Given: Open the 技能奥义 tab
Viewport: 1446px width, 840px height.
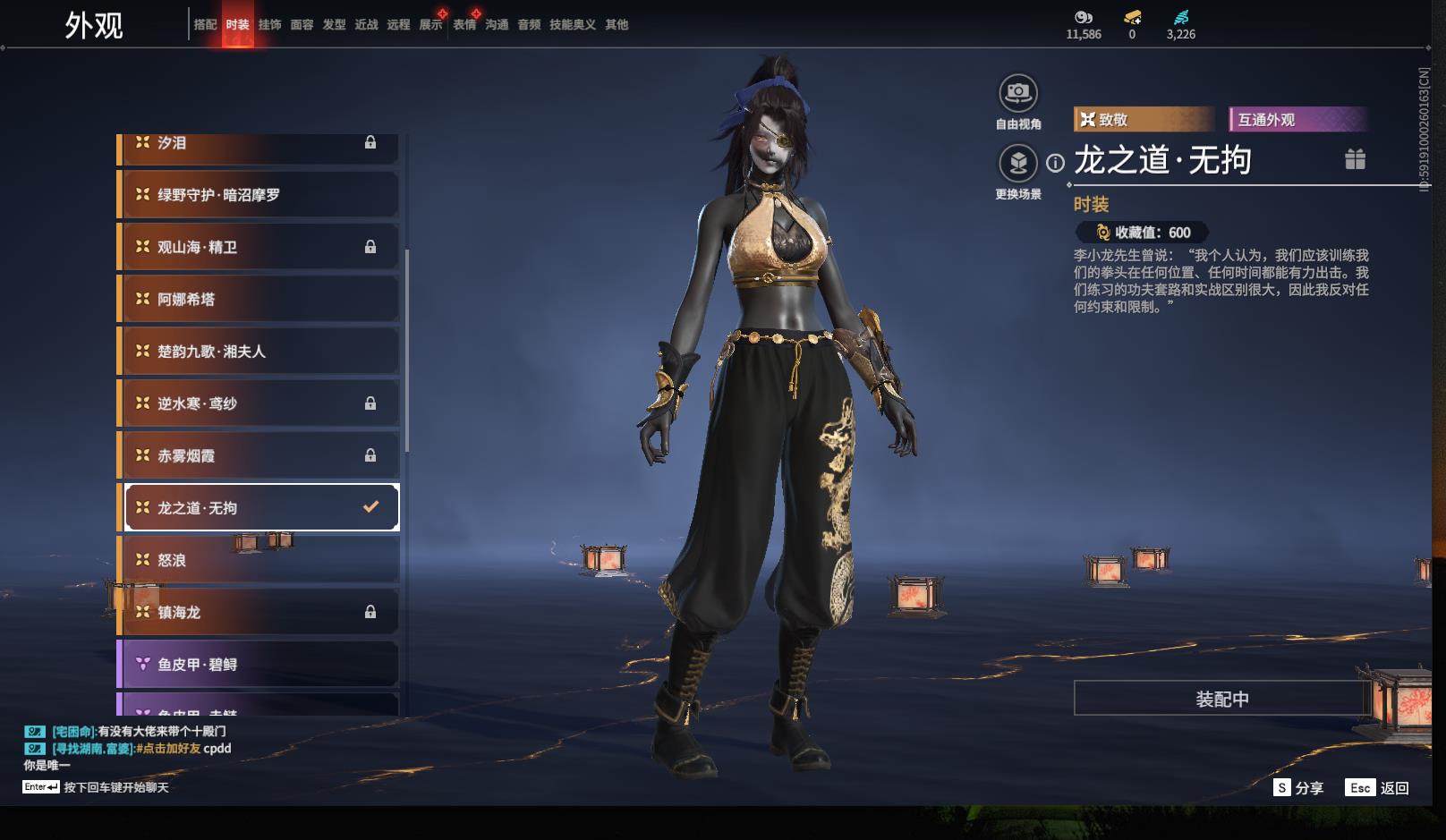Looking at the screenshot, I should pos(573,24).
